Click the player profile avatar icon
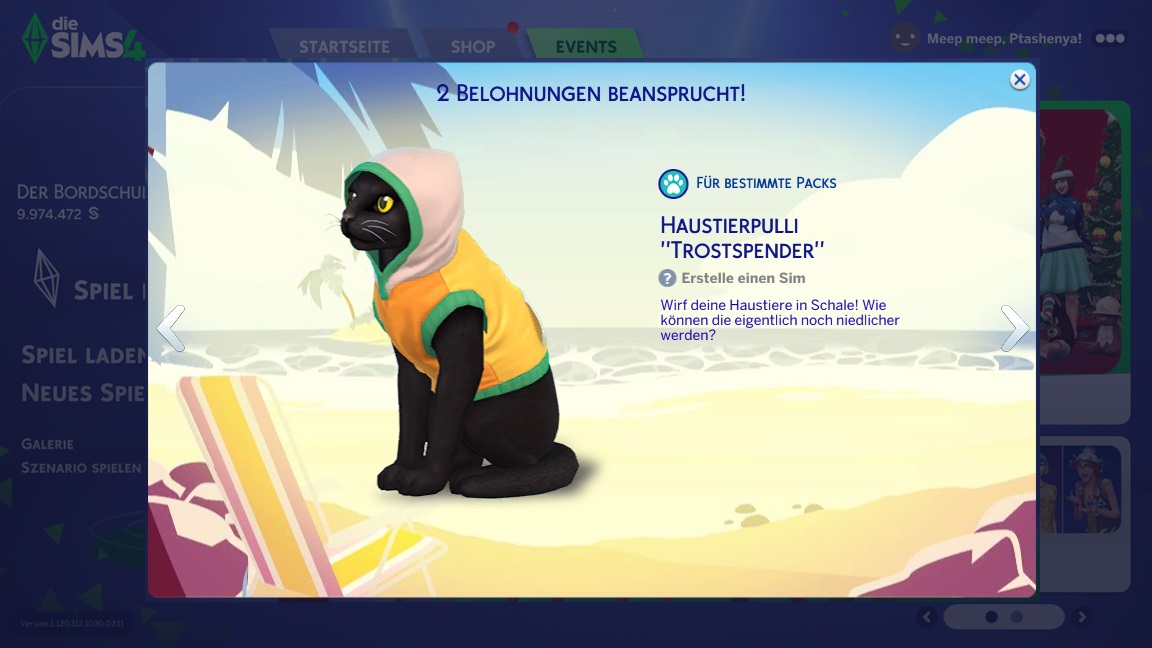 click(905, 38)
